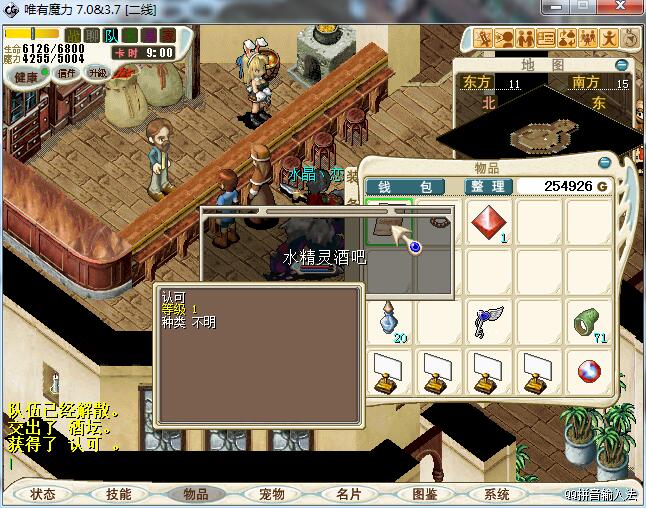Open the 图鉴 album menu
Screen dimensions: 646x508
click(x=423, y=494)
